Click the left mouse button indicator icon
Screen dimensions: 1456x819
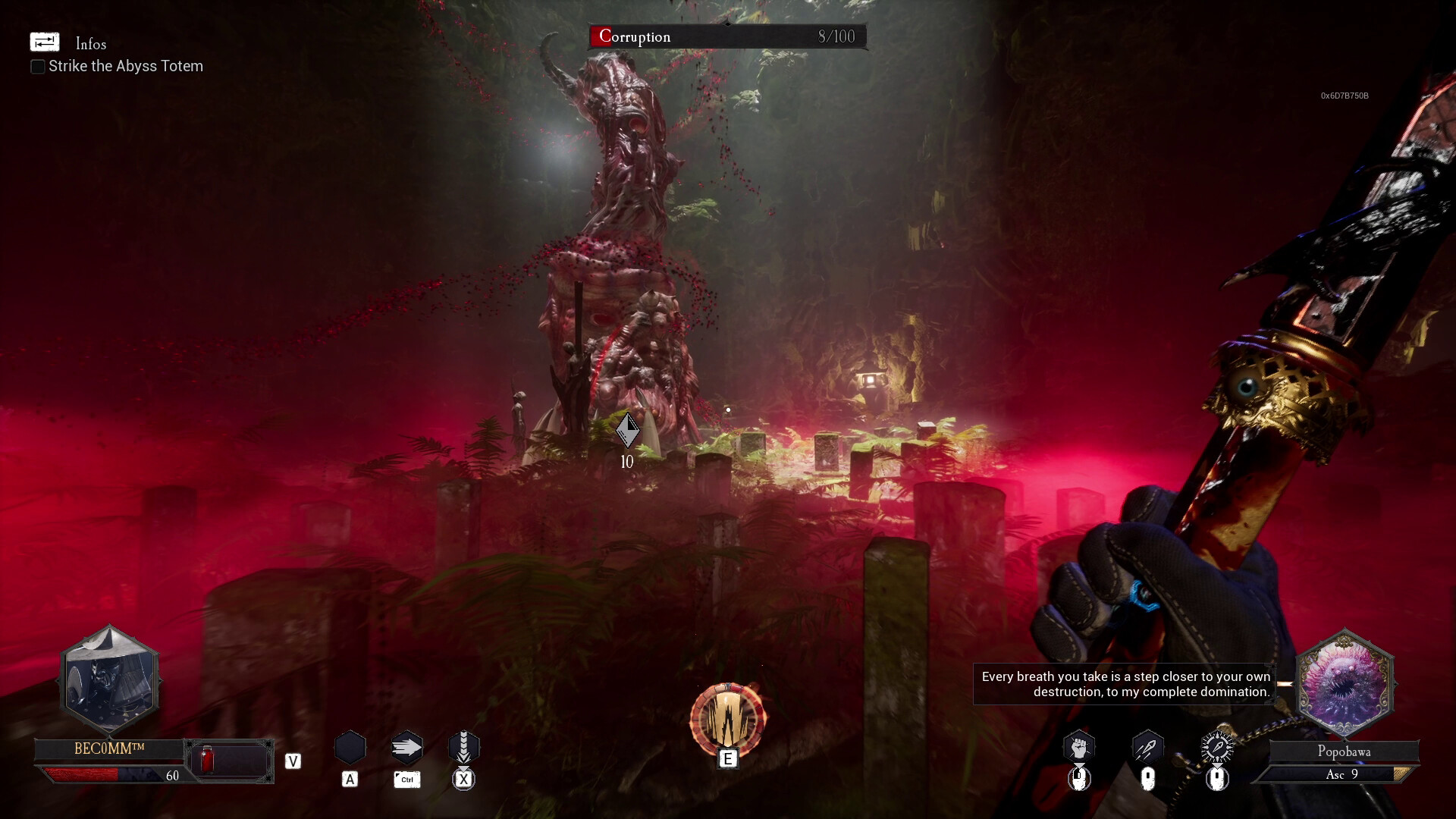[1078, 777]
